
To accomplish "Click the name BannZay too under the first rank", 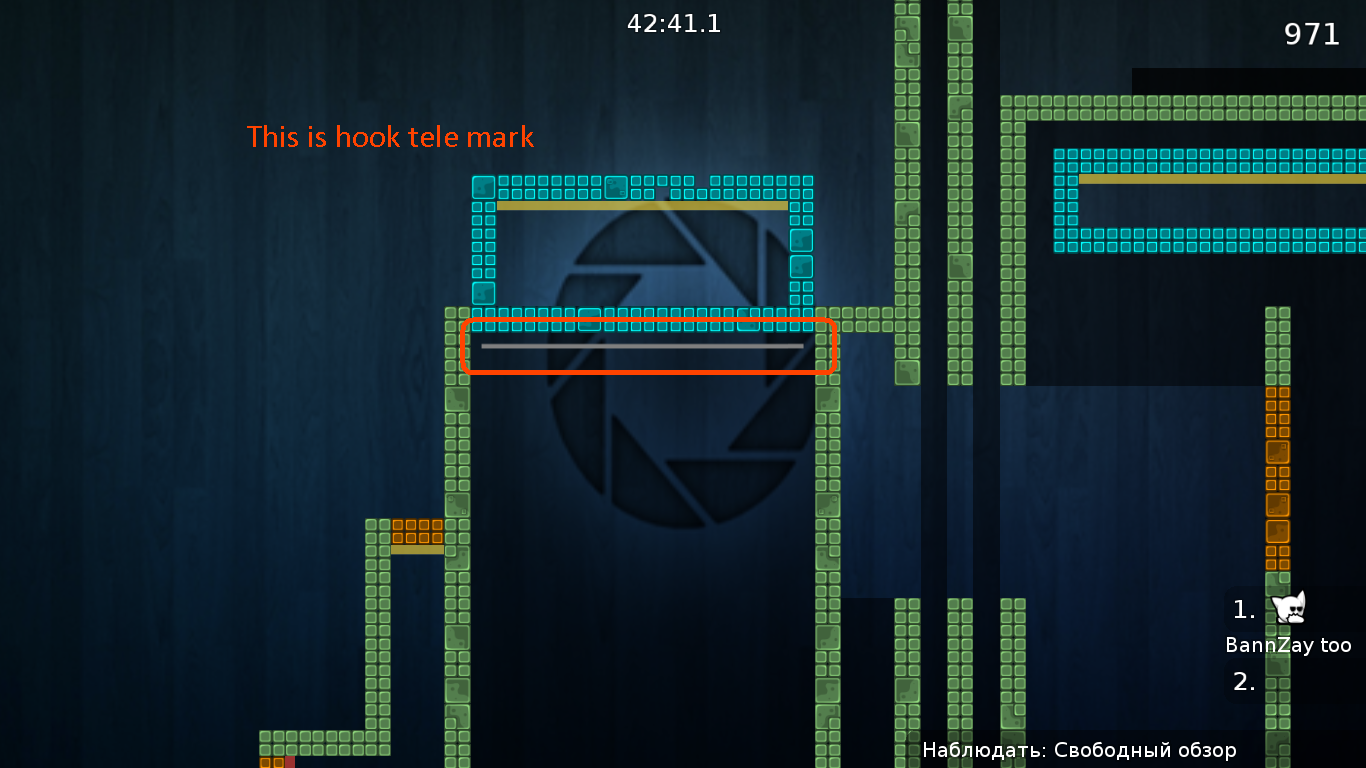I will tap(1287, 645).
